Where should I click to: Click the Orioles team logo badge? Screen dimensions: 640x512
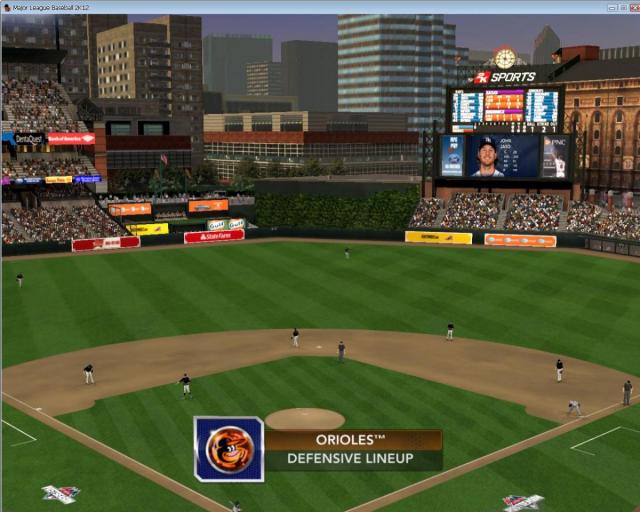click(228, 449)
